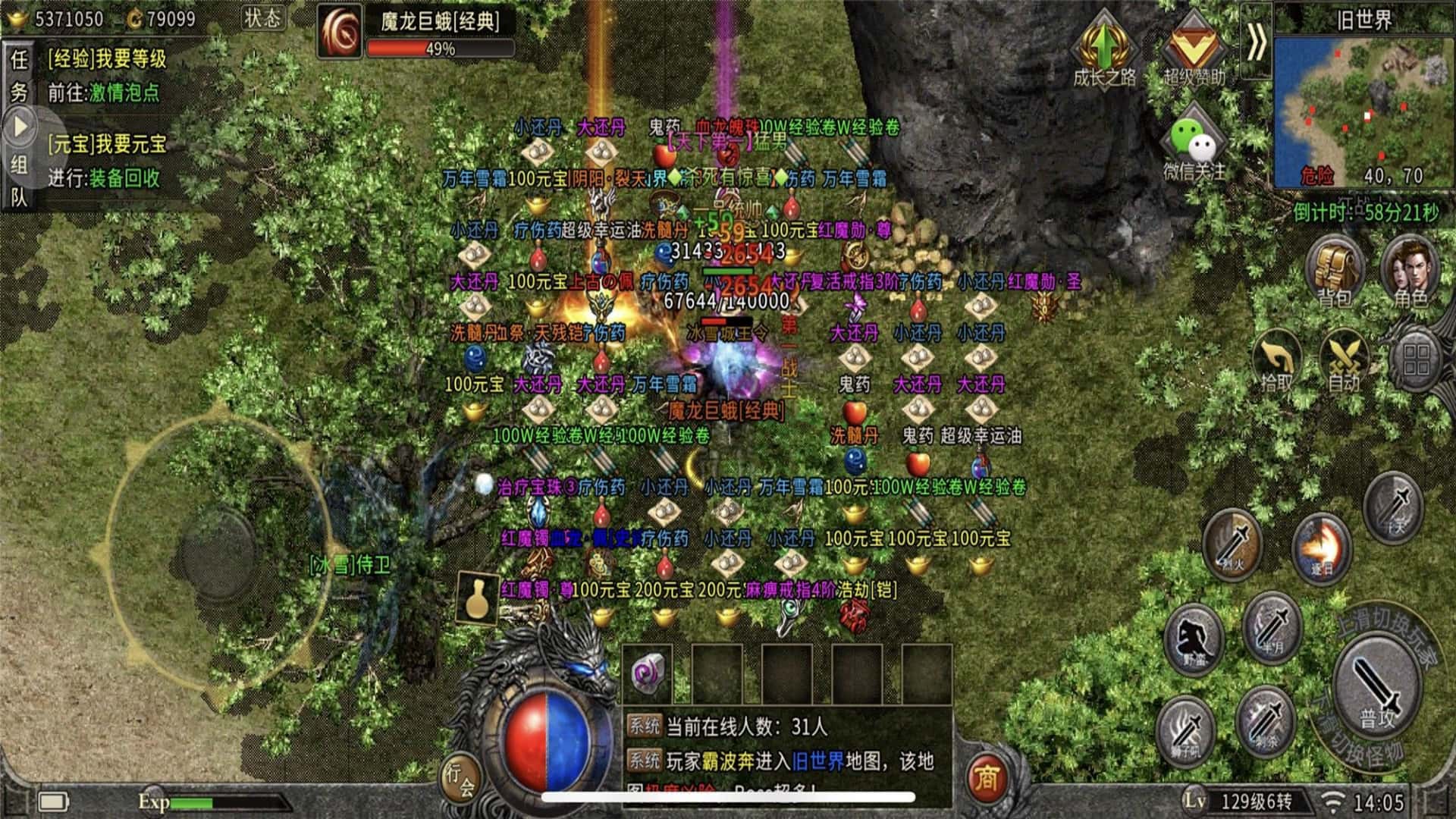Cast the 逐日 flame slash skill
The height and width of the screenshot is (819, 1456).
click(x=1322, y=548)
